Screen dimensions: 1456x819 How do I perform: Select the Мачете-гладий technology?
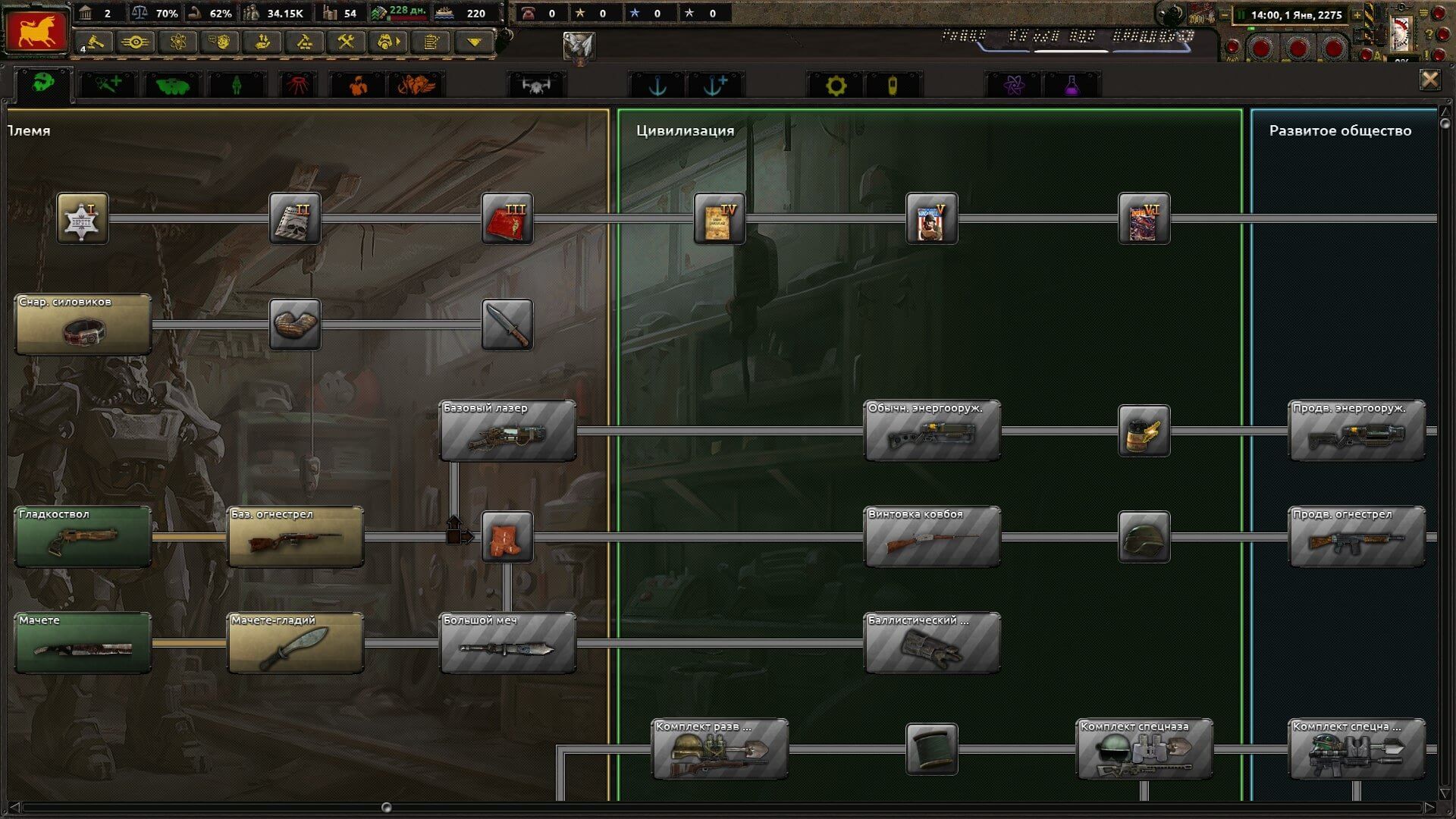(x=295, y=643)
